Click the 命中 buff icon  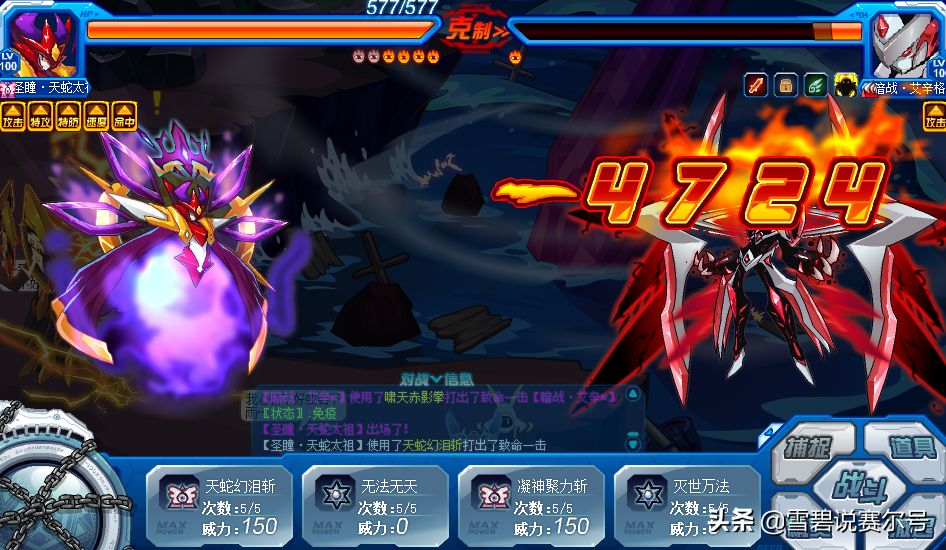click(125, 116)
